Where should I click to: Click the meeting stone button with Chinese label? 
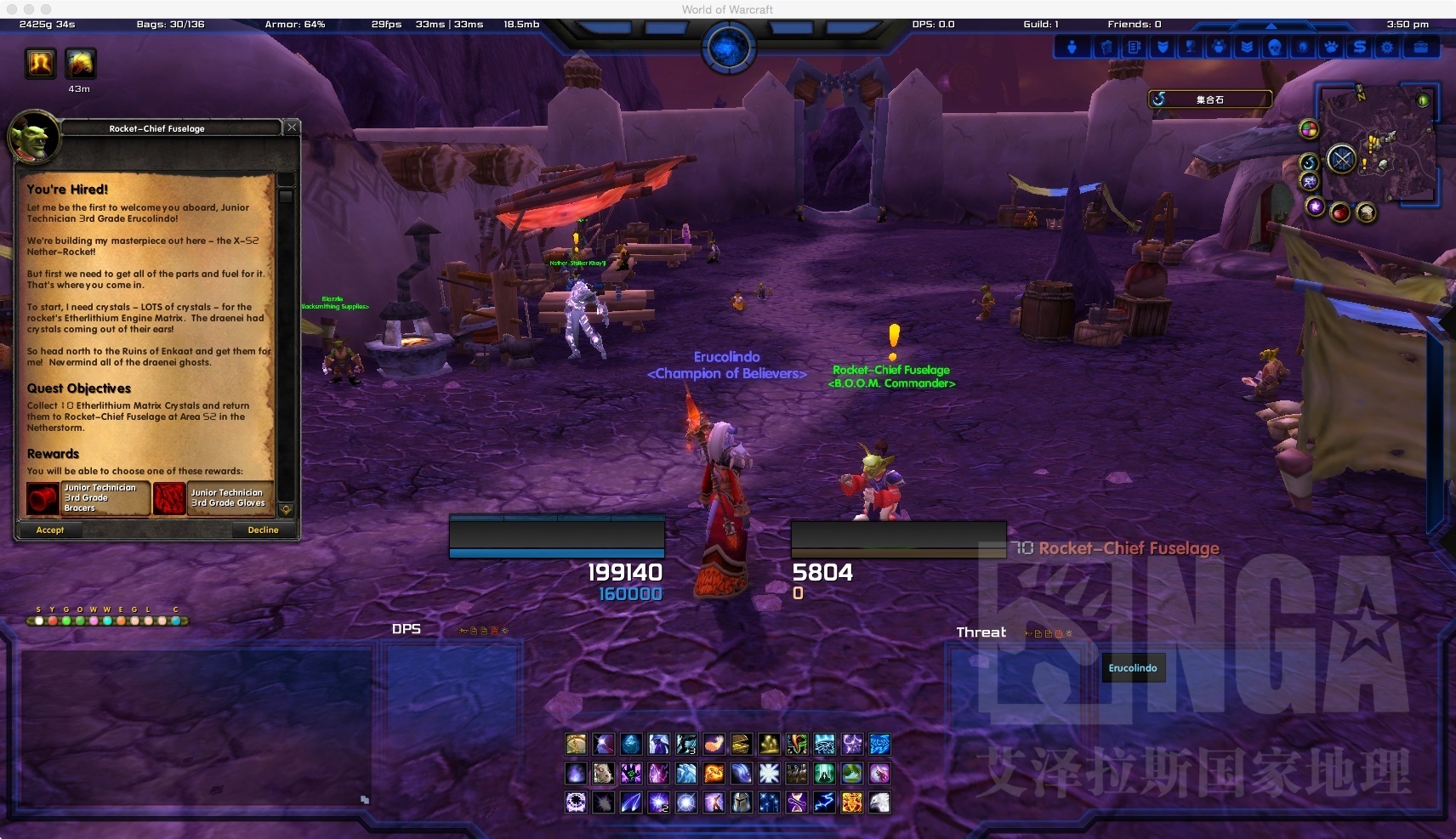pos(1209,99)
